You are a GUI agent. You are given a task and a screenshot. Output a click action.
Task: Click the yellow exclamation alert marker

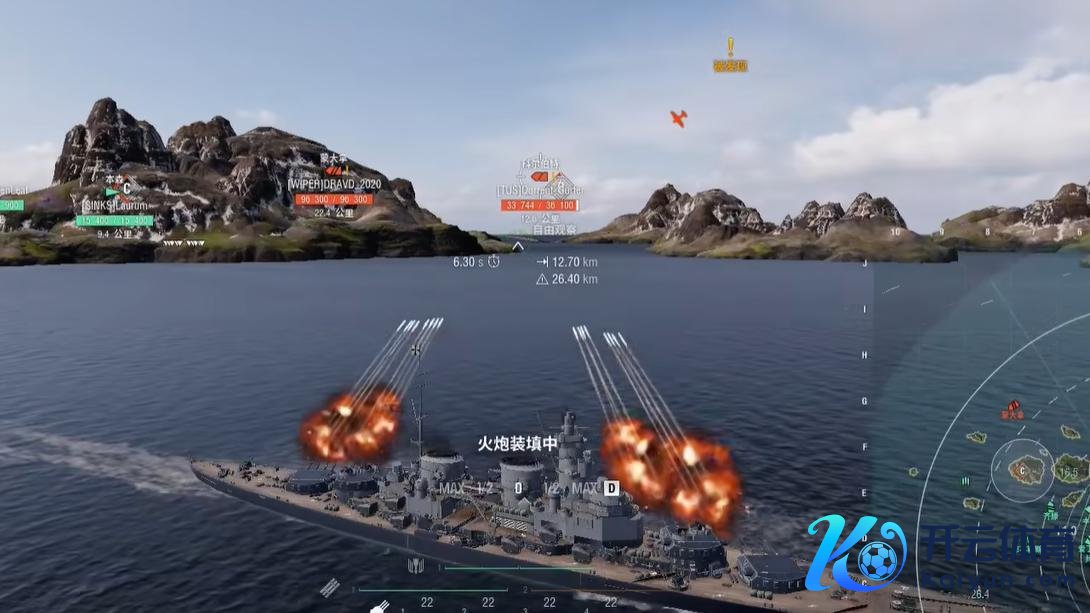730,47
